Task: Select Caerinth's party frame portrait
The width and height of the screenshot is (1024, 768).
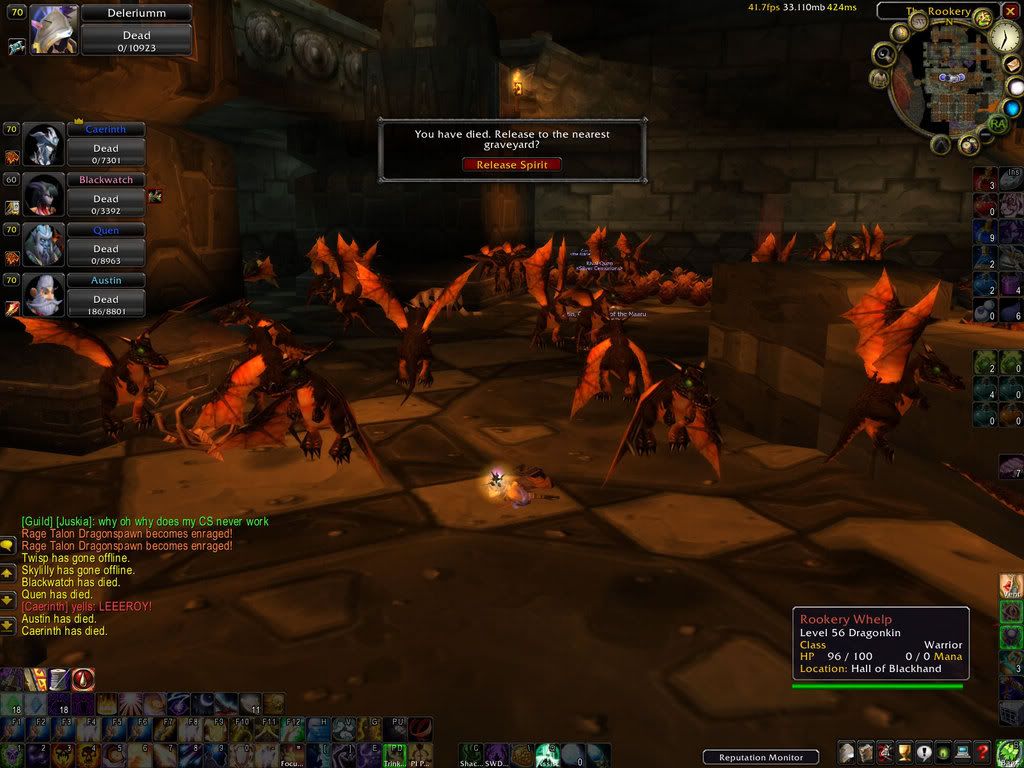Action: (x=43, y=146)
